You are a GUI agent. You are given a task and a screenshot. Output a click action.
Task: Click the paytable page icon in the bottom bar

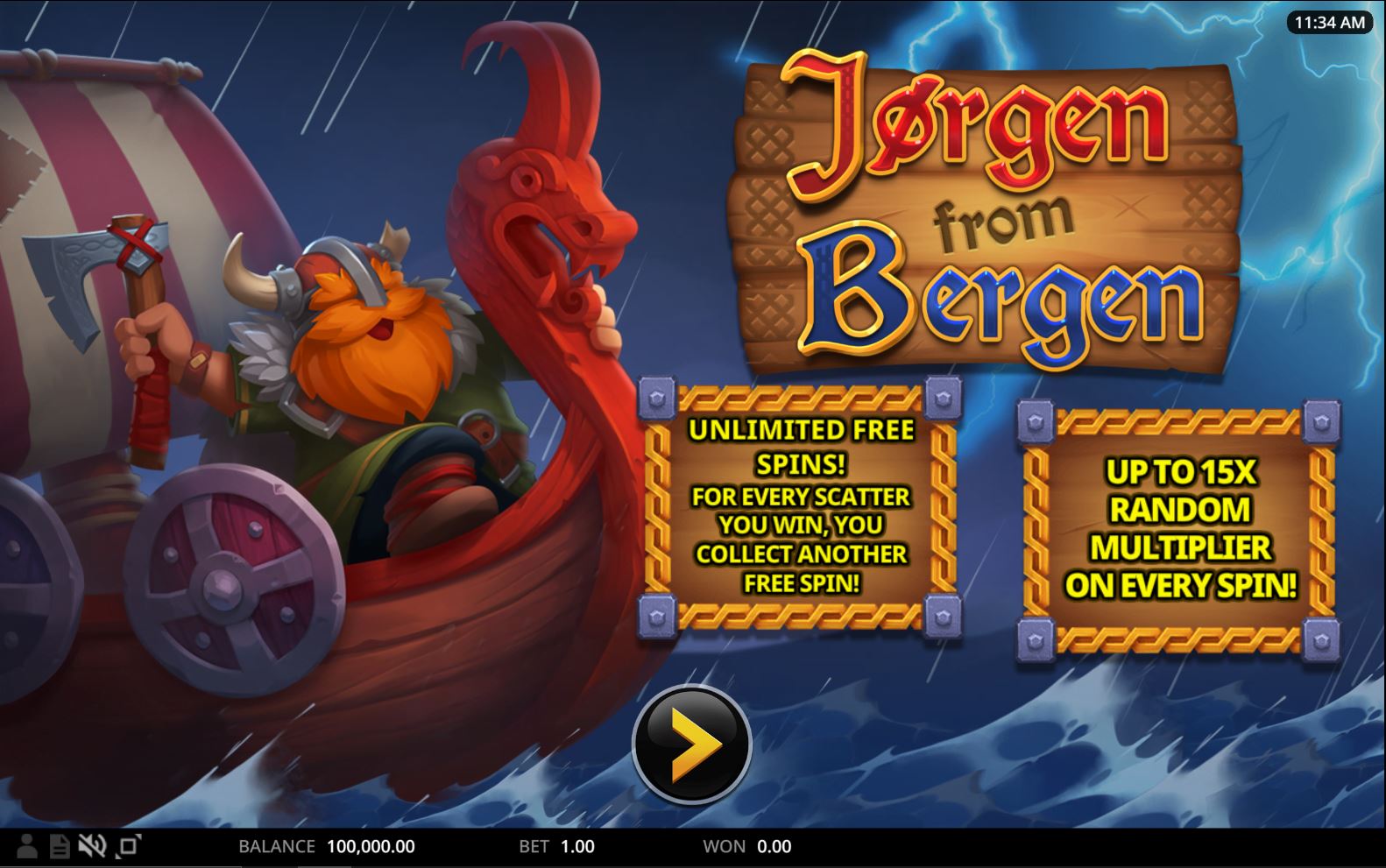[x=59, y=846]
